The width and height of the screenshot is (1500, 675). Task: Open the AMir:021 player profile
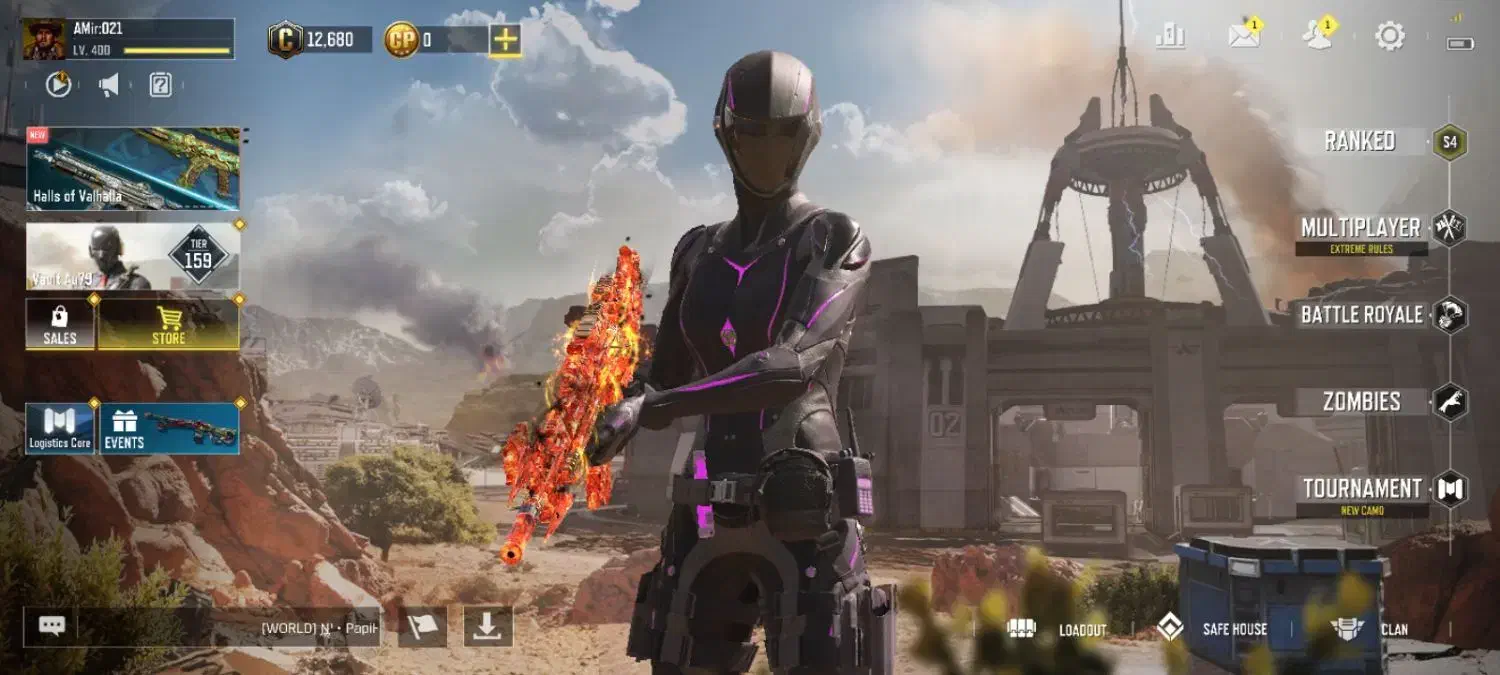point(128,39)
